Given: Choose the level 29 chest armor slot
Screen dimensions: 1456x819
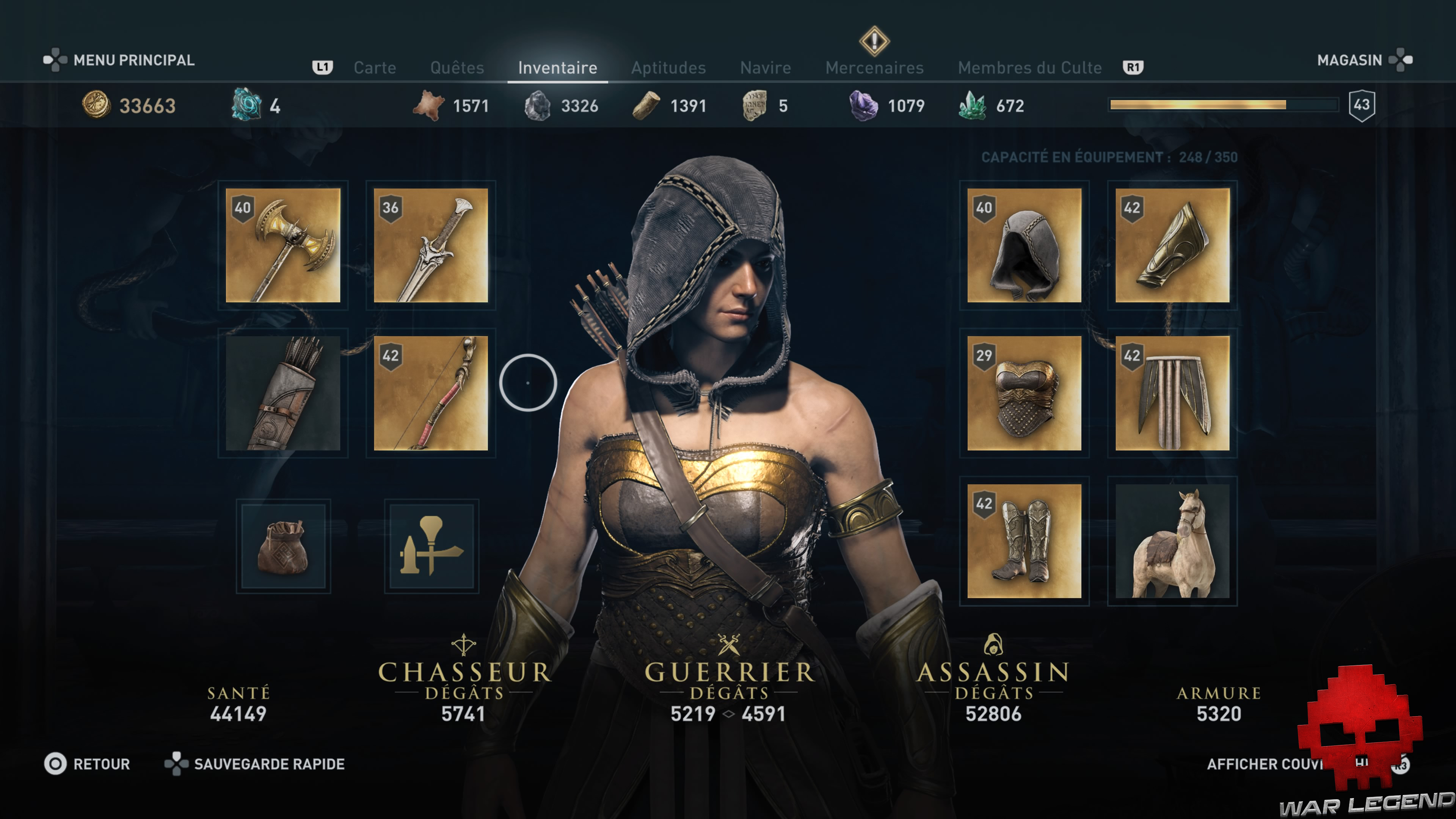Looking at the screenshot, I should point(1024,394).
